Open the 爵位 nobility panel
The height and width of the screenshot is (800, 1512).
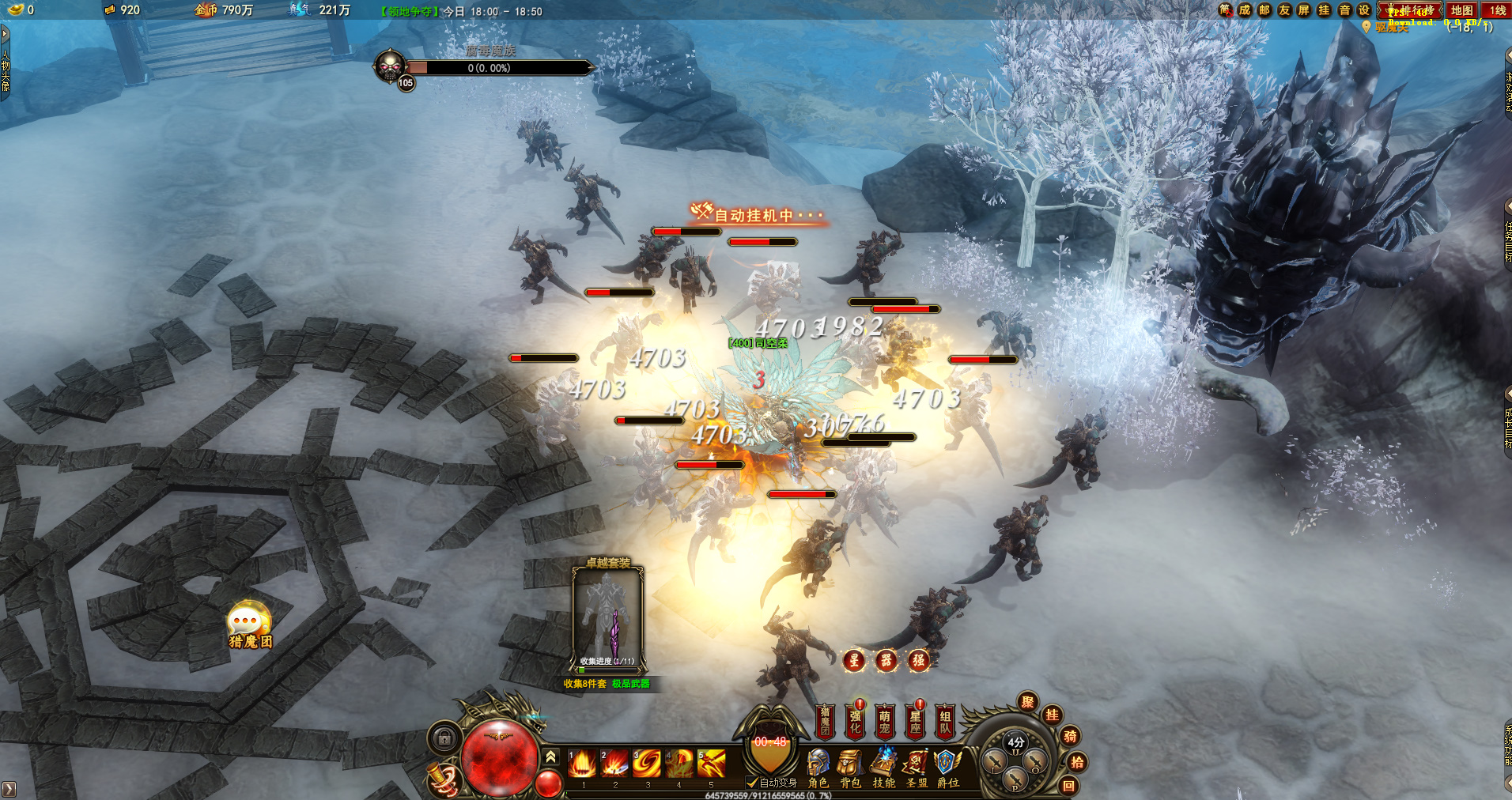[947, 768]
